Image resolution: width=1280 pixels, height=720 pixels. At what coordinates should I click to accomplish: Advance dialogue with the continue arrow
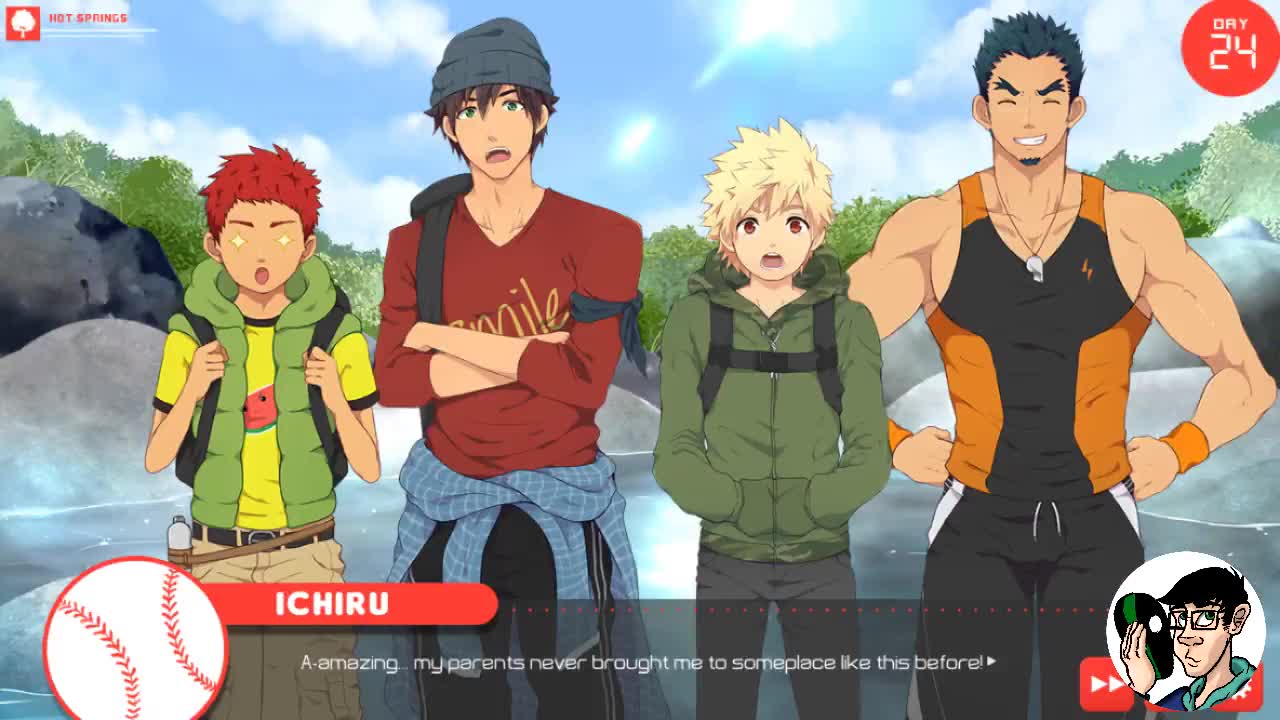991,661
